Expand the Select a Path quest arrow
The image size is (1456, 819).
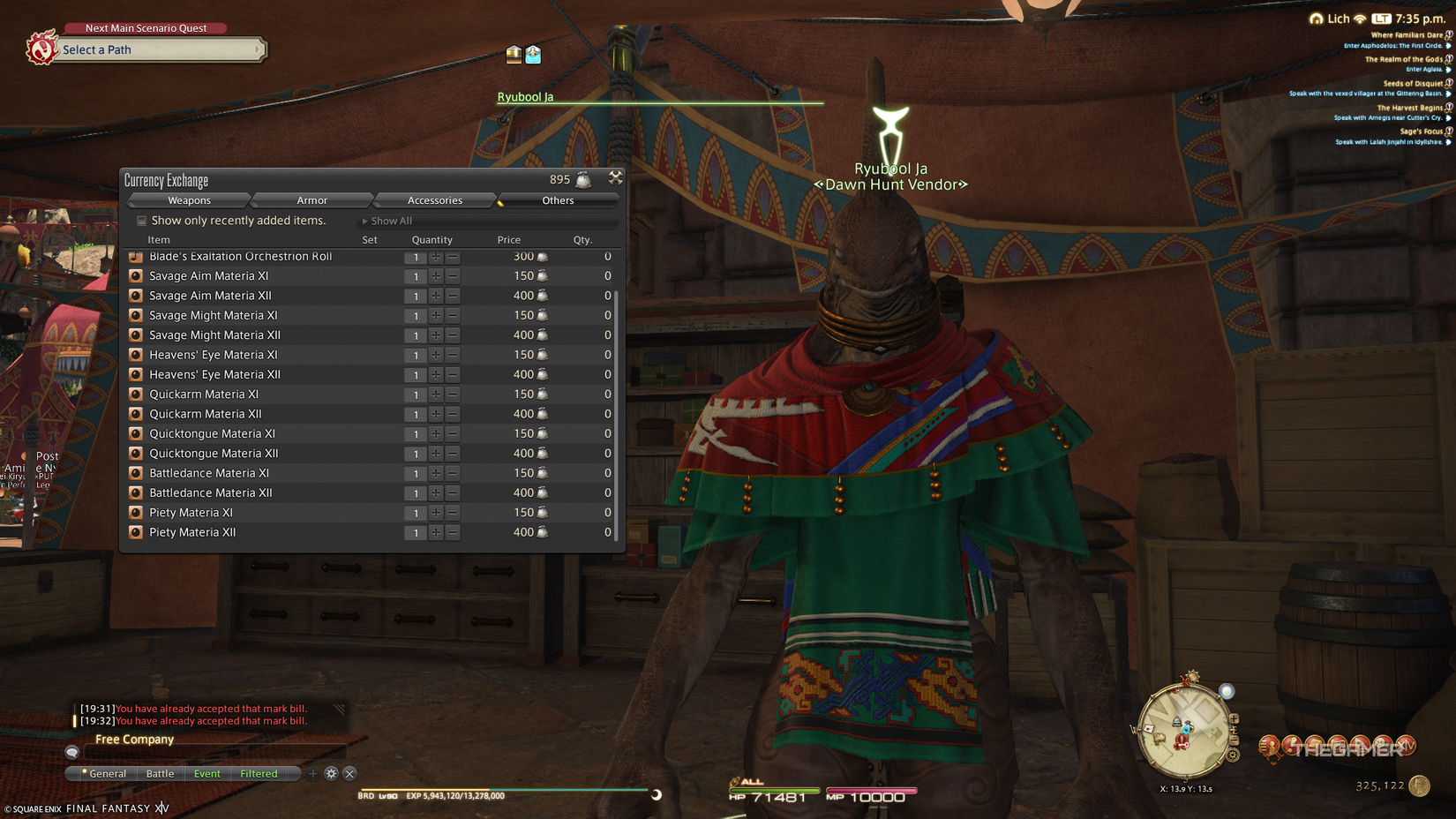(x=259, y=49)
